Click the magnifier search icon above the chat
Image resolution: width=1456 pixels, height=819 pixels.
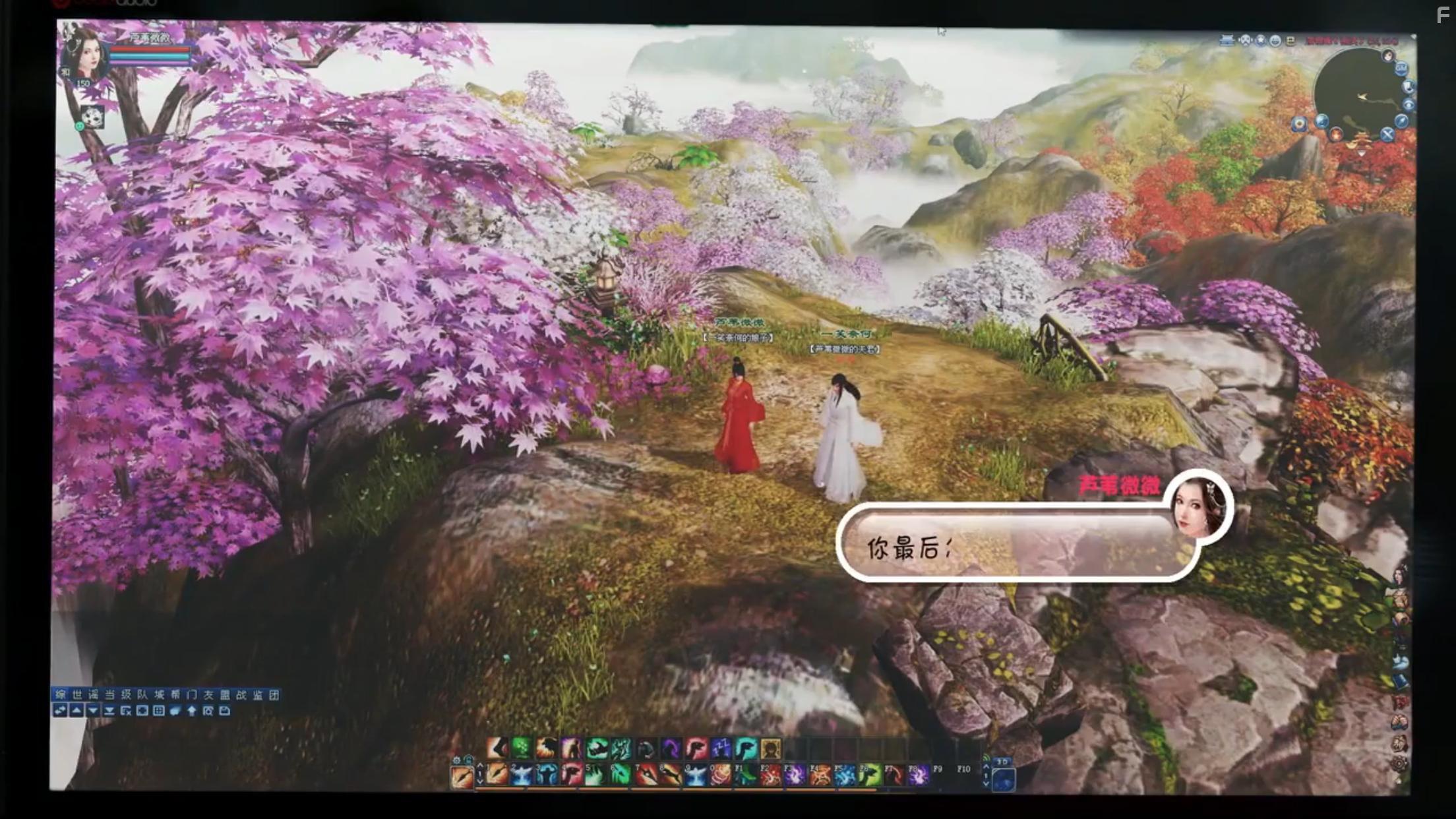(209, 710)
